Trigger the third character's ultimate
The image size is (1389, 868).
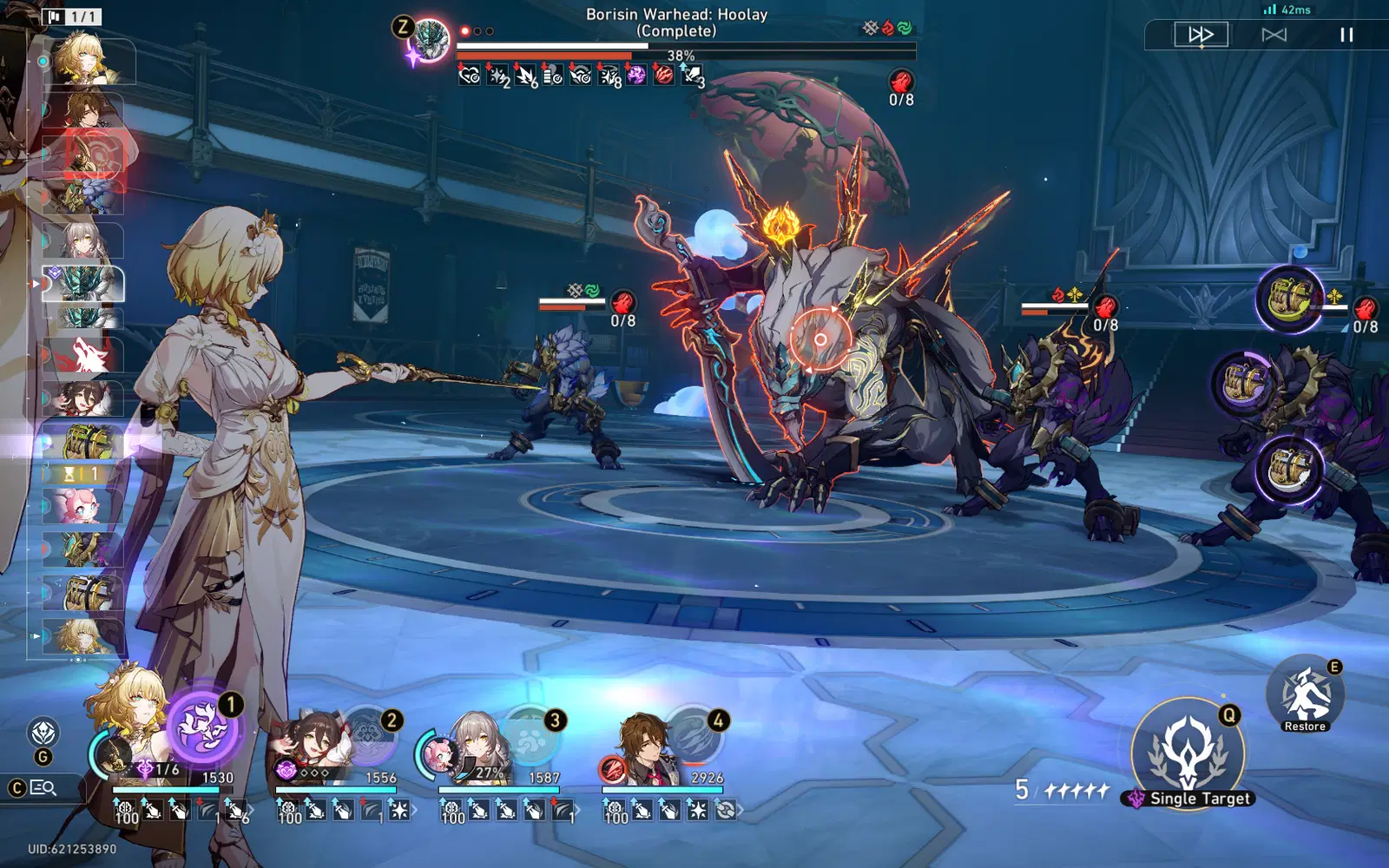click(530, 736)
